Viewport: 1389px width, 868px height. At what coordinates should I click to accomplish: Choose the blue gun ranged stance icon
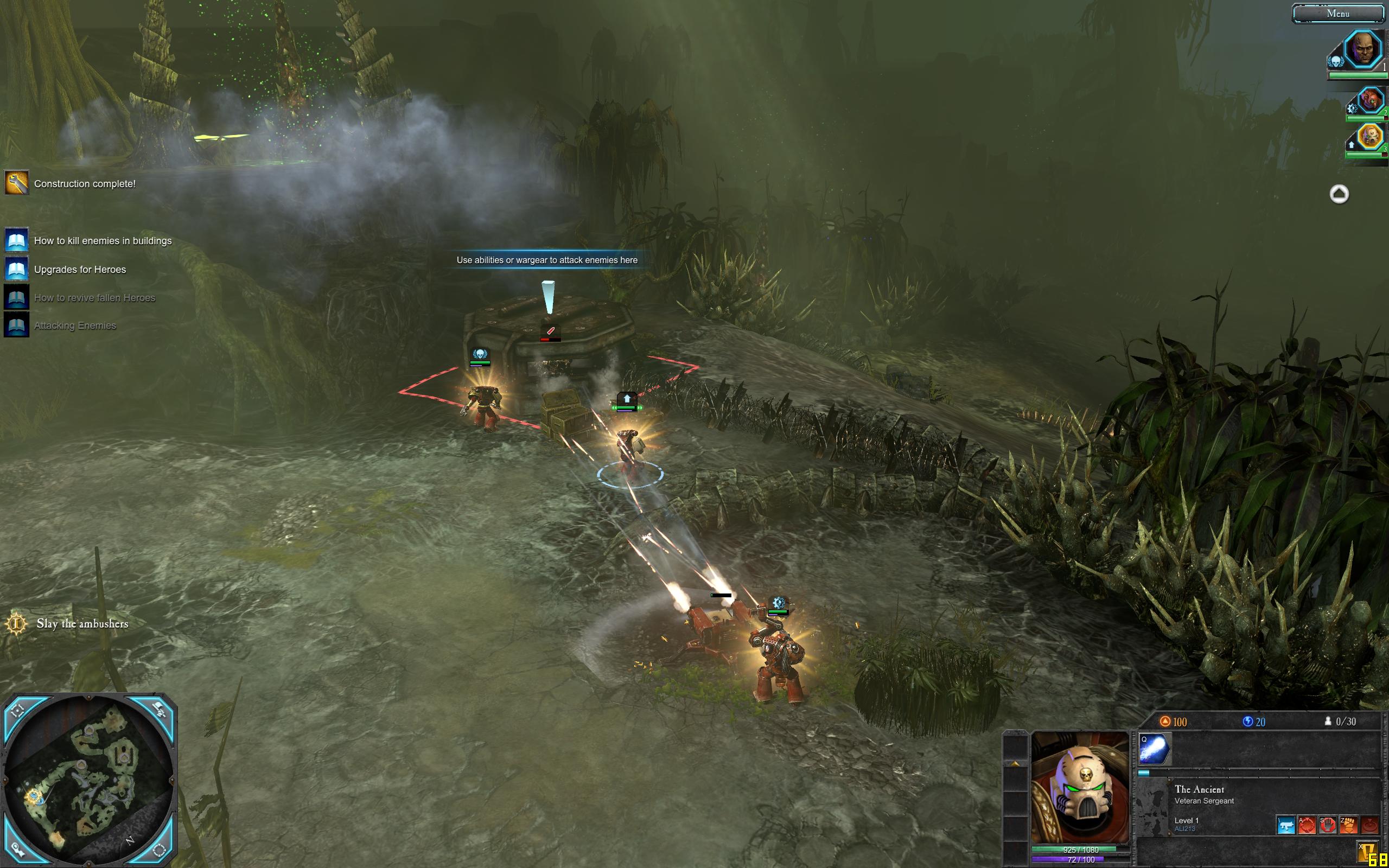[1286, 826]
